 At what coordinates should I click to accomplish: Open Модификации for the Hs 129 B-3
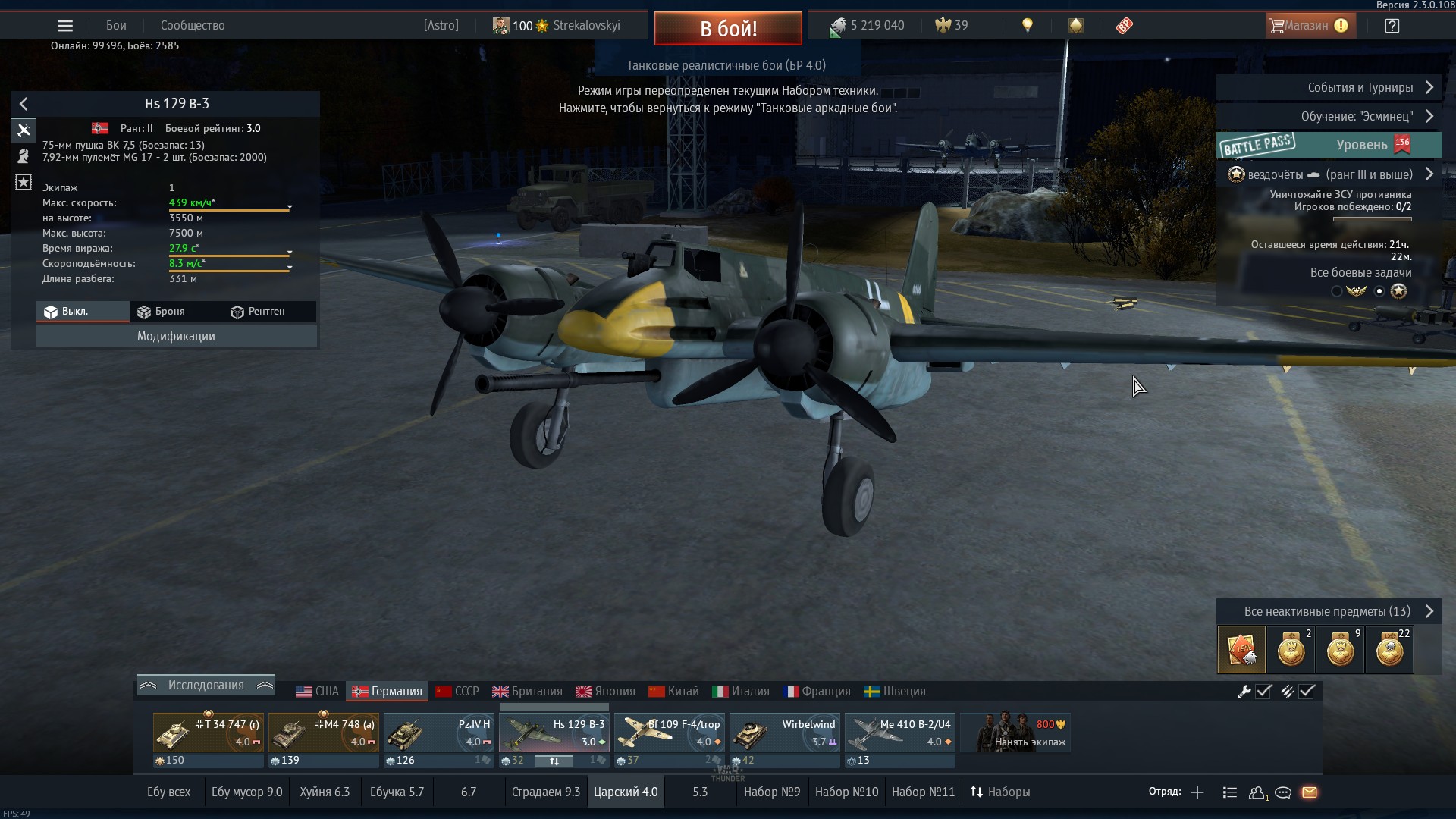pos(176,337)
